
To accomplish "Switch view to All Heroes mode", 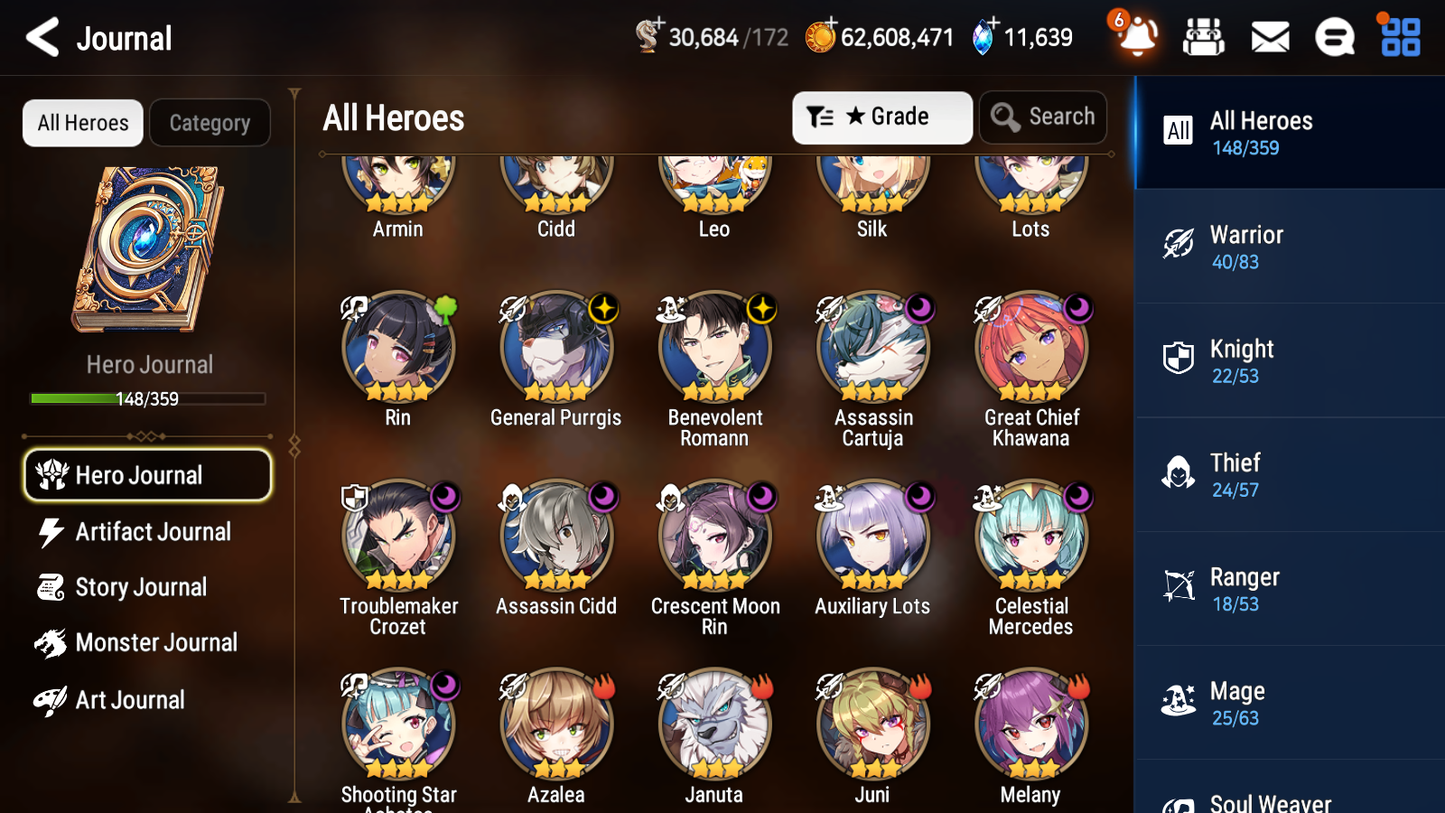I will click(x=82, y=122).
